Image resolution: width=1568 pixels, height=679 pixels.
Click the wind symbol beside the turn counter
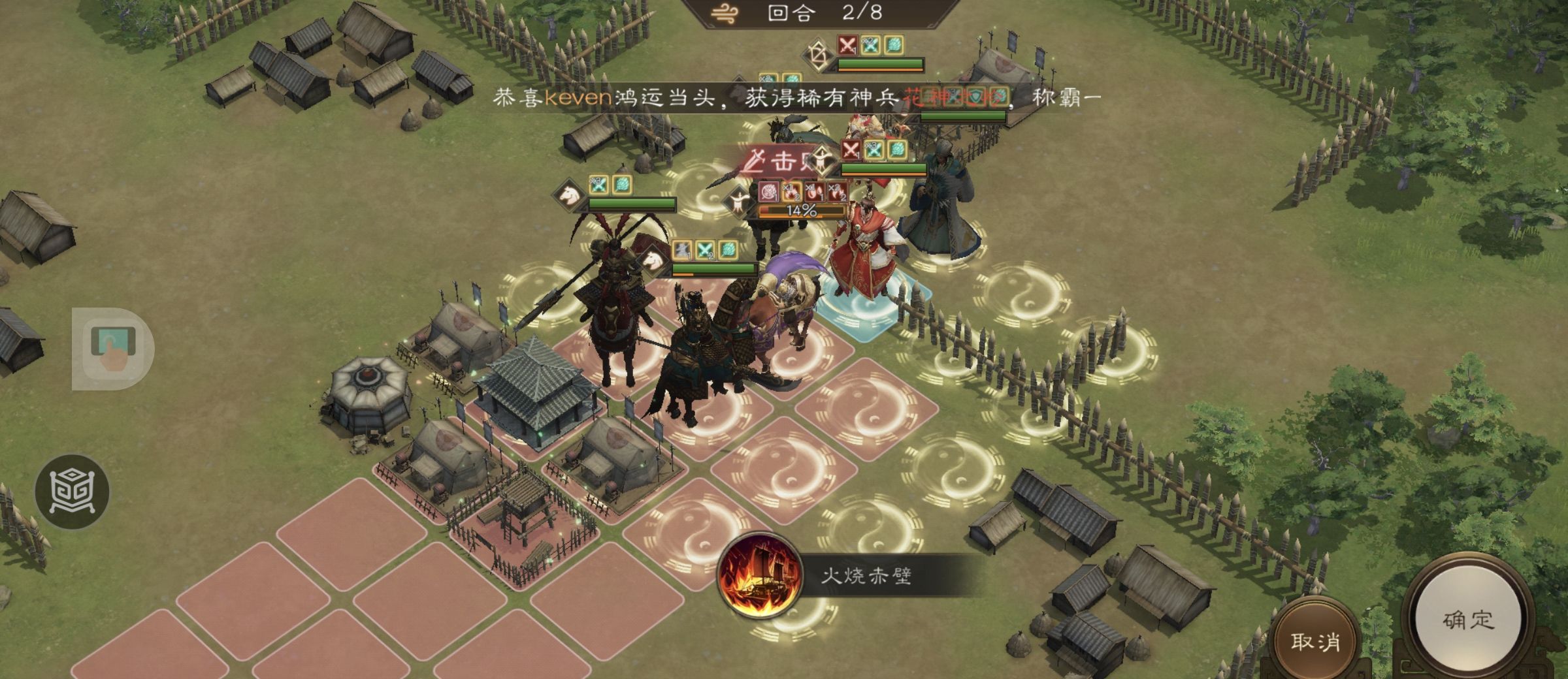point(725,12)
